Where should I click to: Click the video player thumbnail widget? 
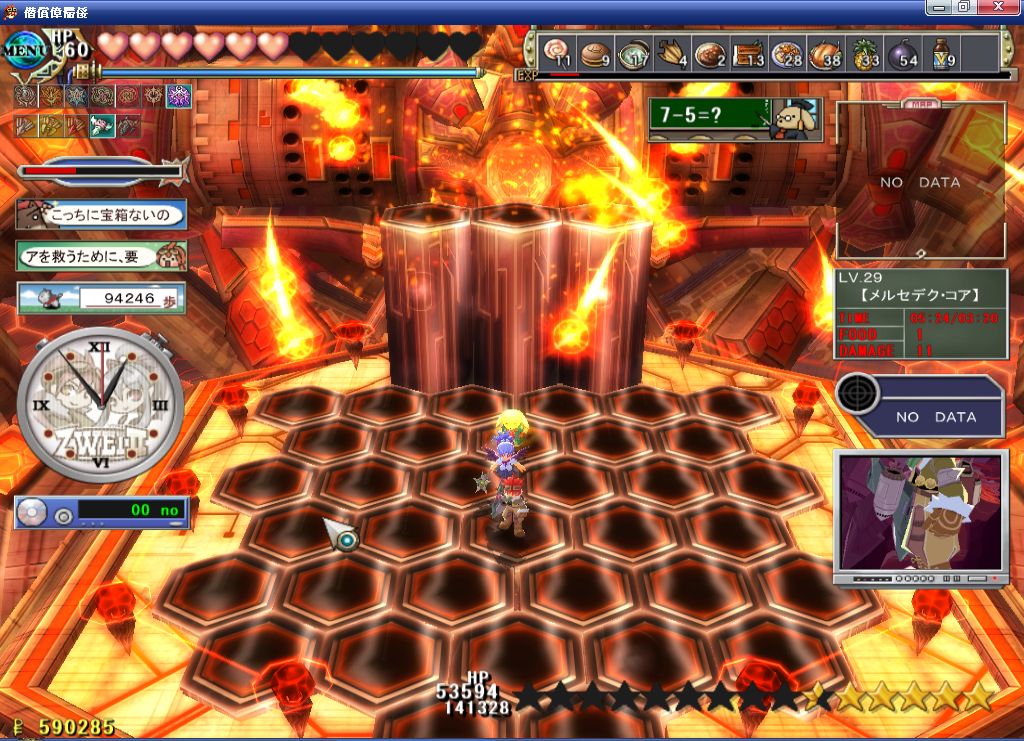click(919, 517)
